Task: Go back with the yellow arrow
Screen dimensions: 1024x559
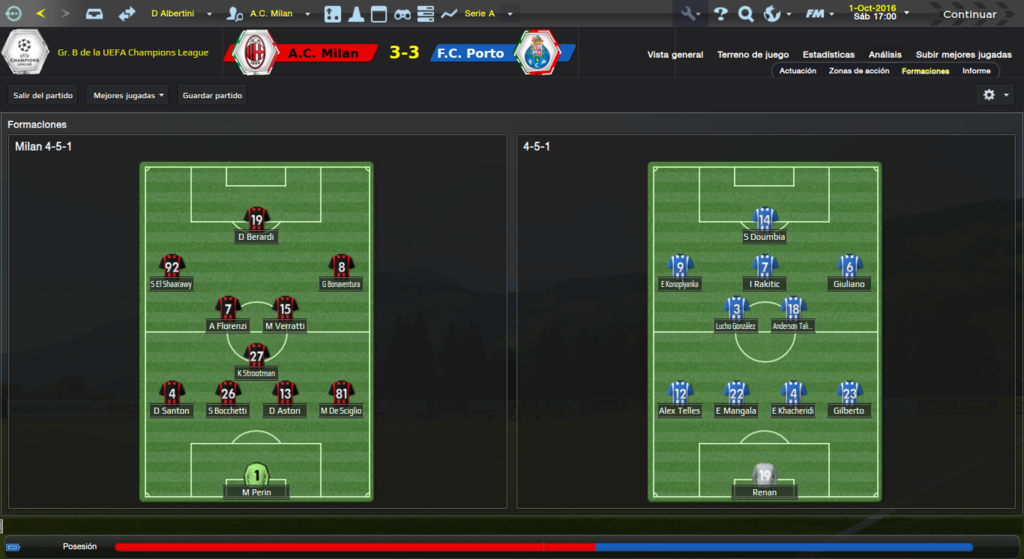Action: pos(41,14)
